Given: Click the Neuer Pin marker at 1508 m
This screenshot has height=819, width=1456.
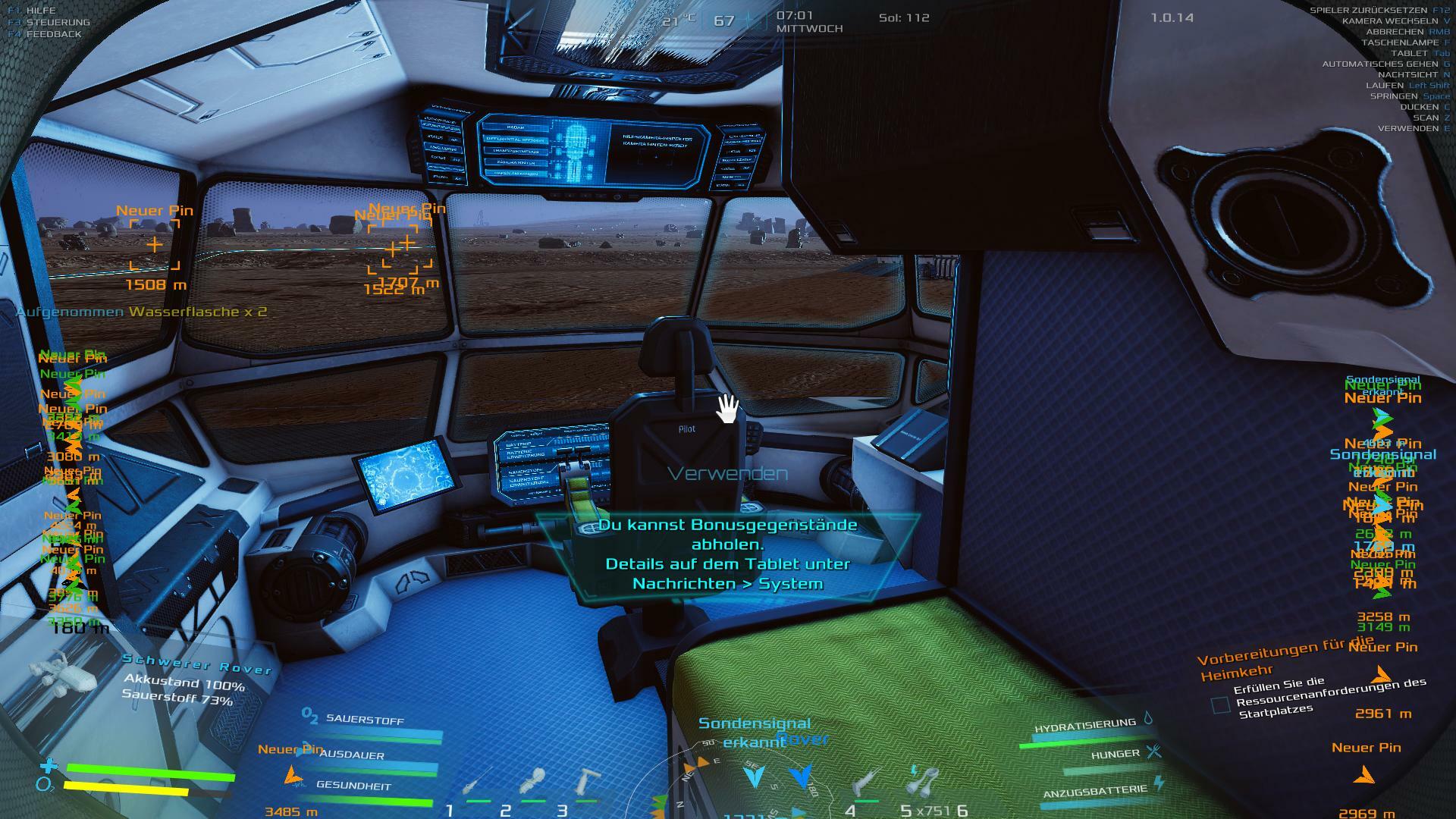Looking at the screenshot, I should coord(155,245).
